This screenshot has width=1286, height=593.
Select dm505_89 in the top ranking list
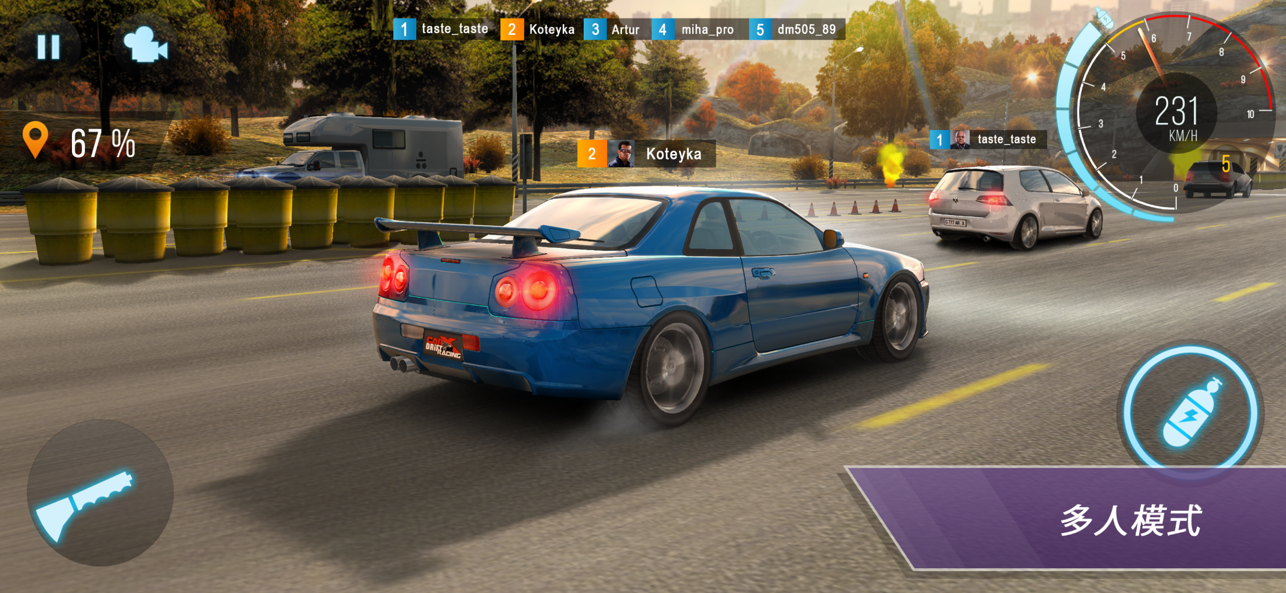click(795, 29)
